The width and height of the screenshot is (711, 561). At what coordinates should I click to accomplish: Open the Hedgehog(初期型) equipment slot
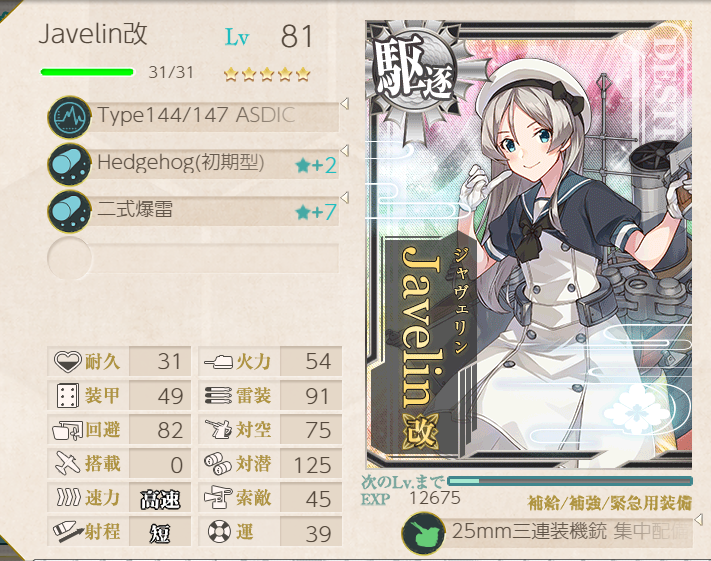point(195,164)
